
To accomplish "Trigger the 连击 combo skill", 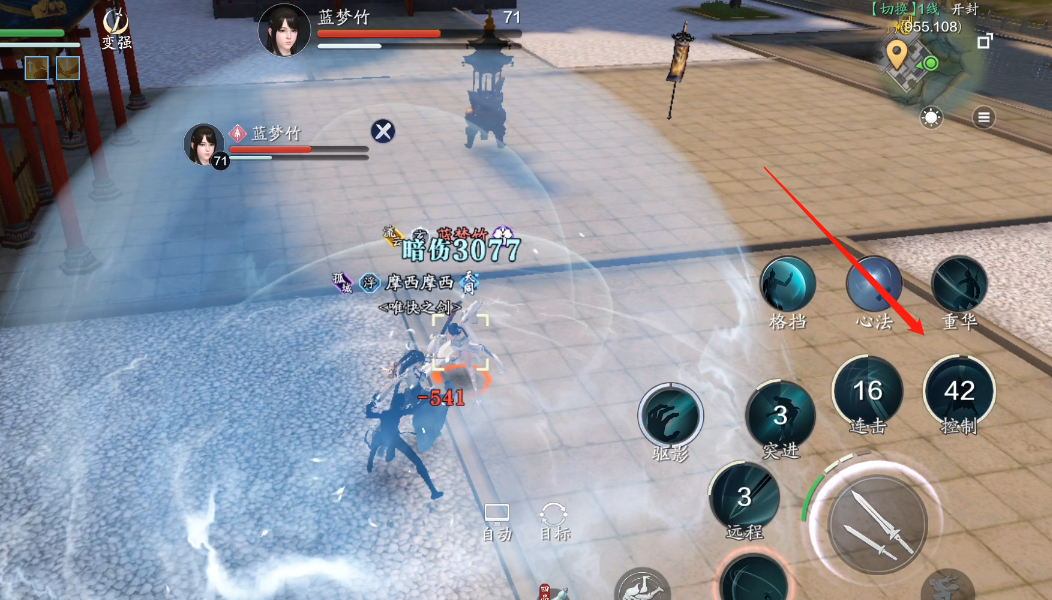I will [x=868, y=391].
